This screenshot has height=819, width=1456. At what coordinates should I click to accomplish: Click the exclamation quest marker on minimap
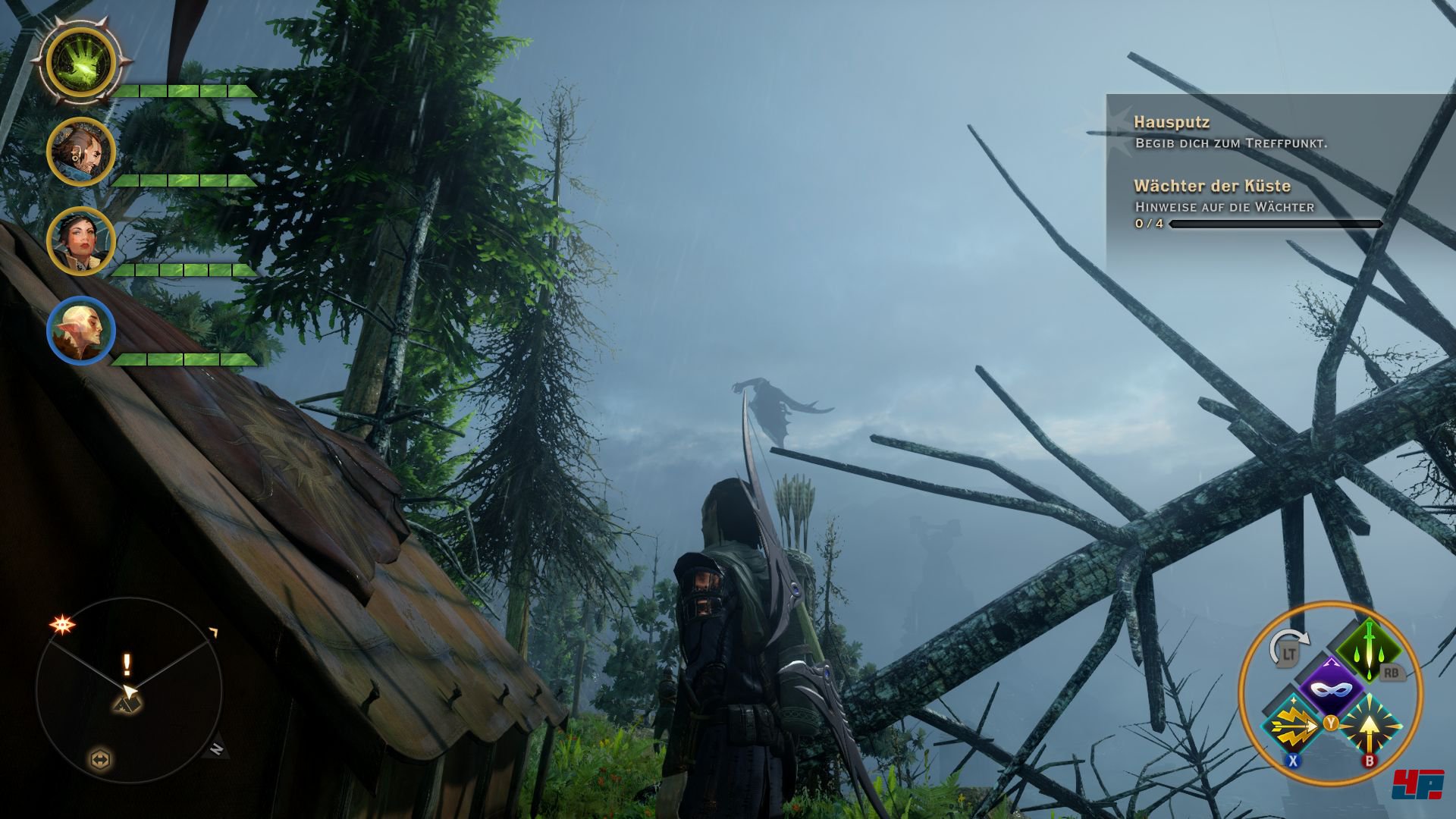127,665
